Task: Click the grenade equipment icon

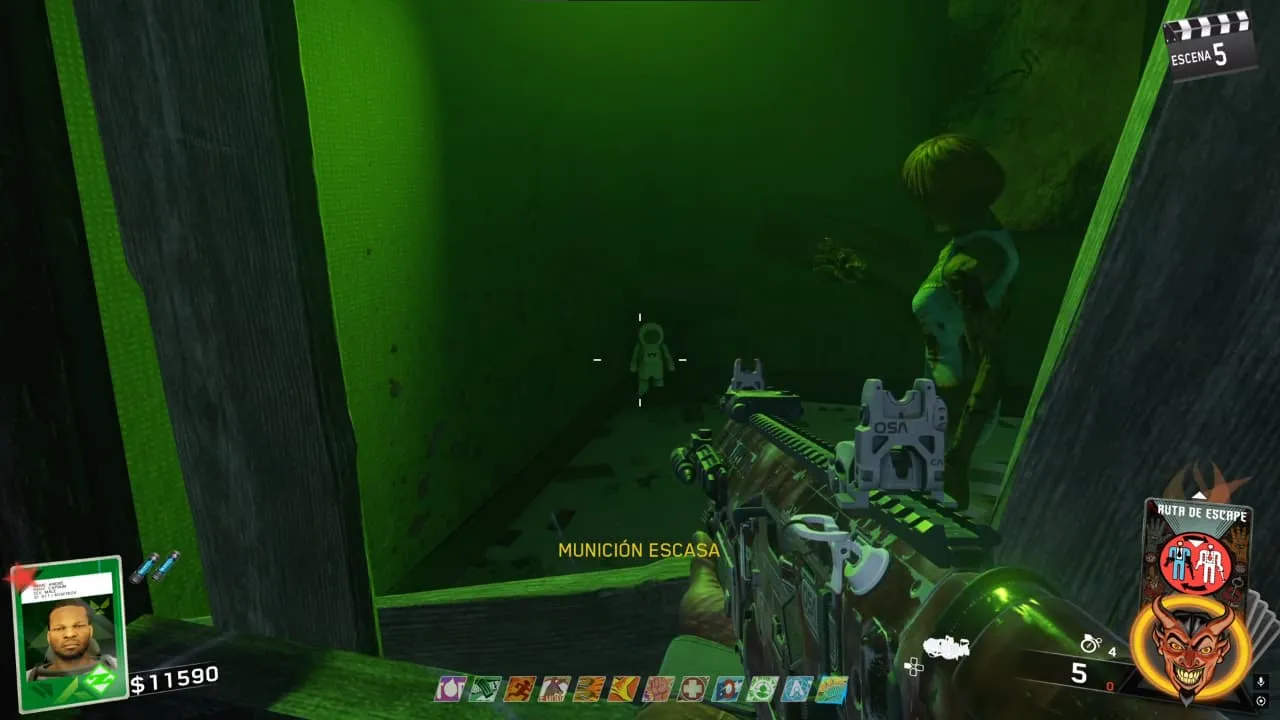Action: point(1092,645)
